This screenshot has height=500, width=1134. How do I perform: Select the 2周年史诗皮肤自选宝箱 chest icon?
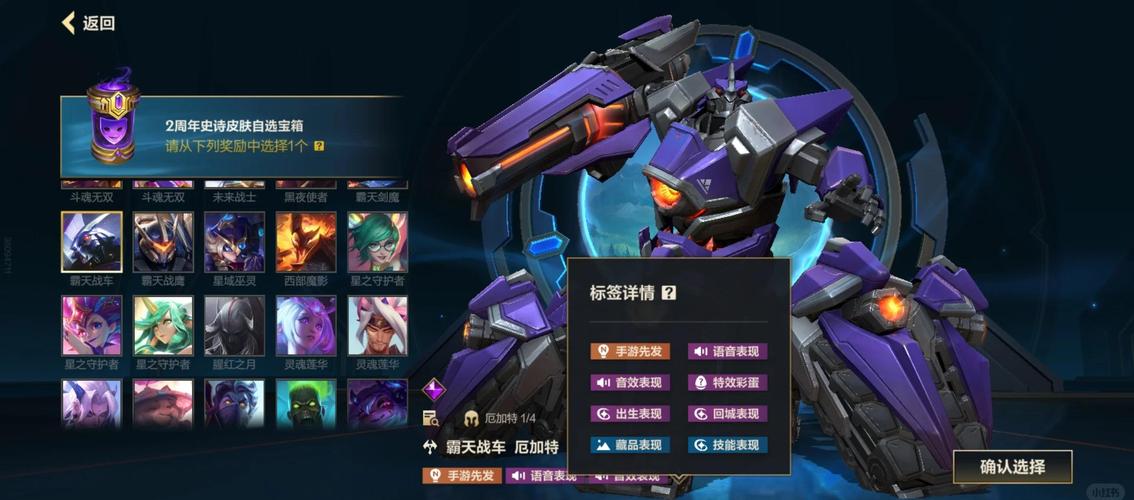pos(112,124)
